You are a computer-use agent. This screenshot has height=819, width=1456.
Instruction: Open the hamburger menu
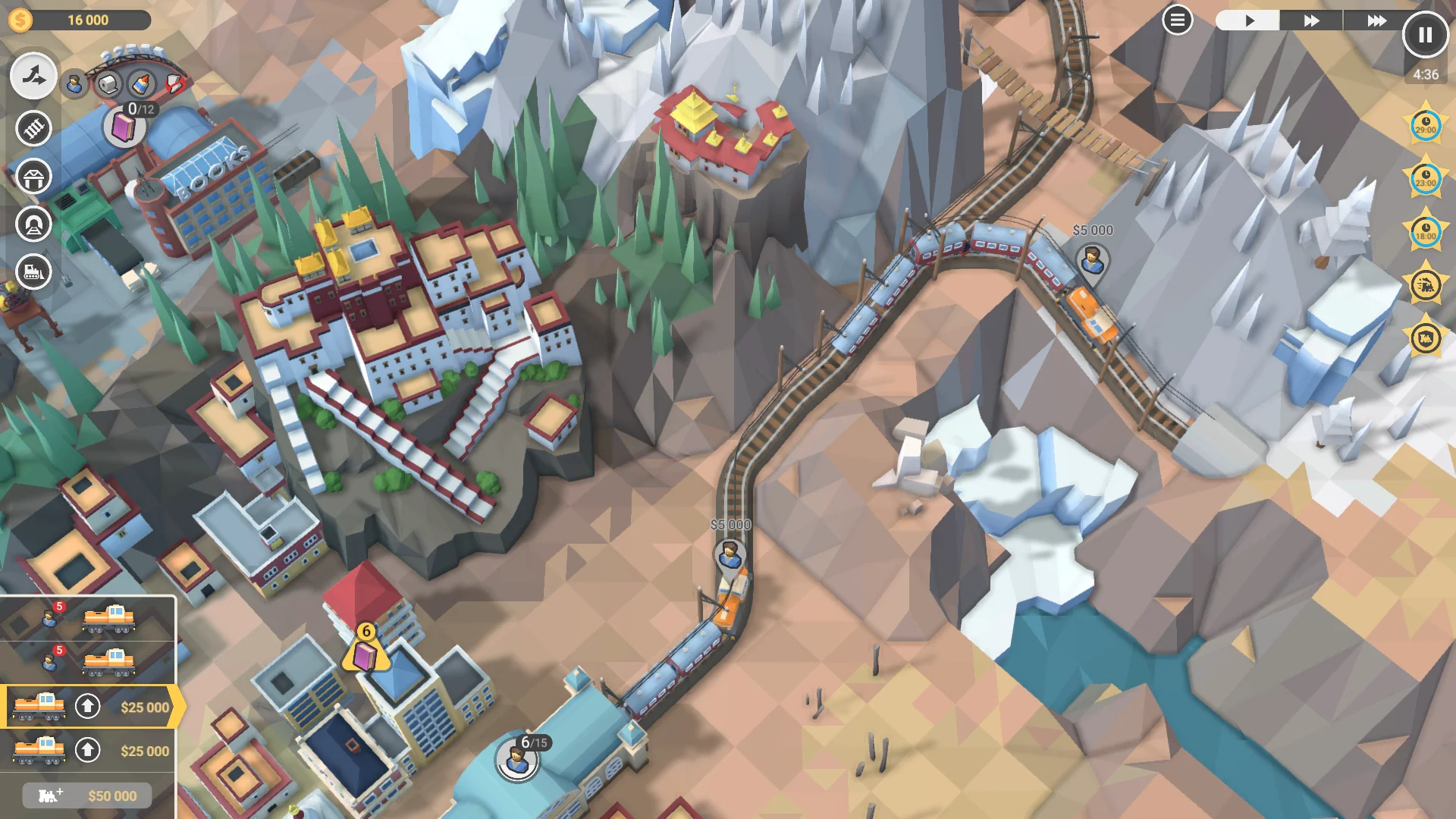pyautogui.click(x=1177, y=19)
